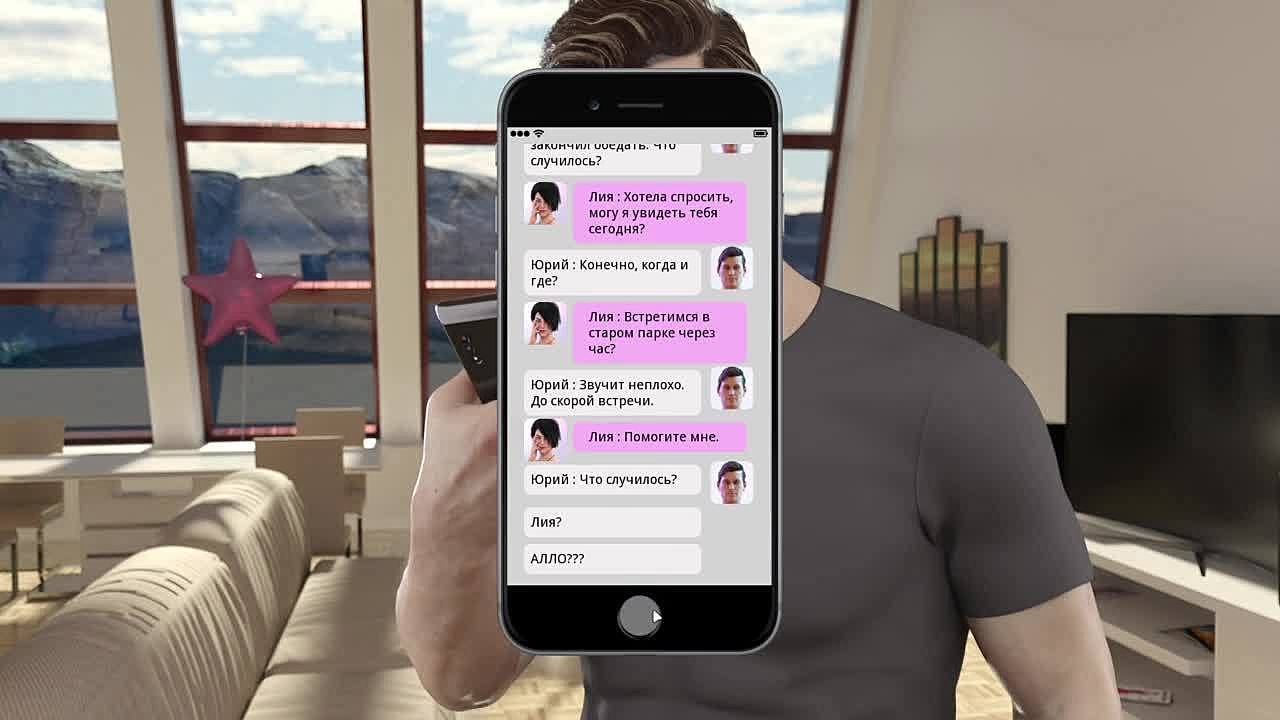
Task: Click the 'Лия?' message bubble
Action: click(612, 522)
